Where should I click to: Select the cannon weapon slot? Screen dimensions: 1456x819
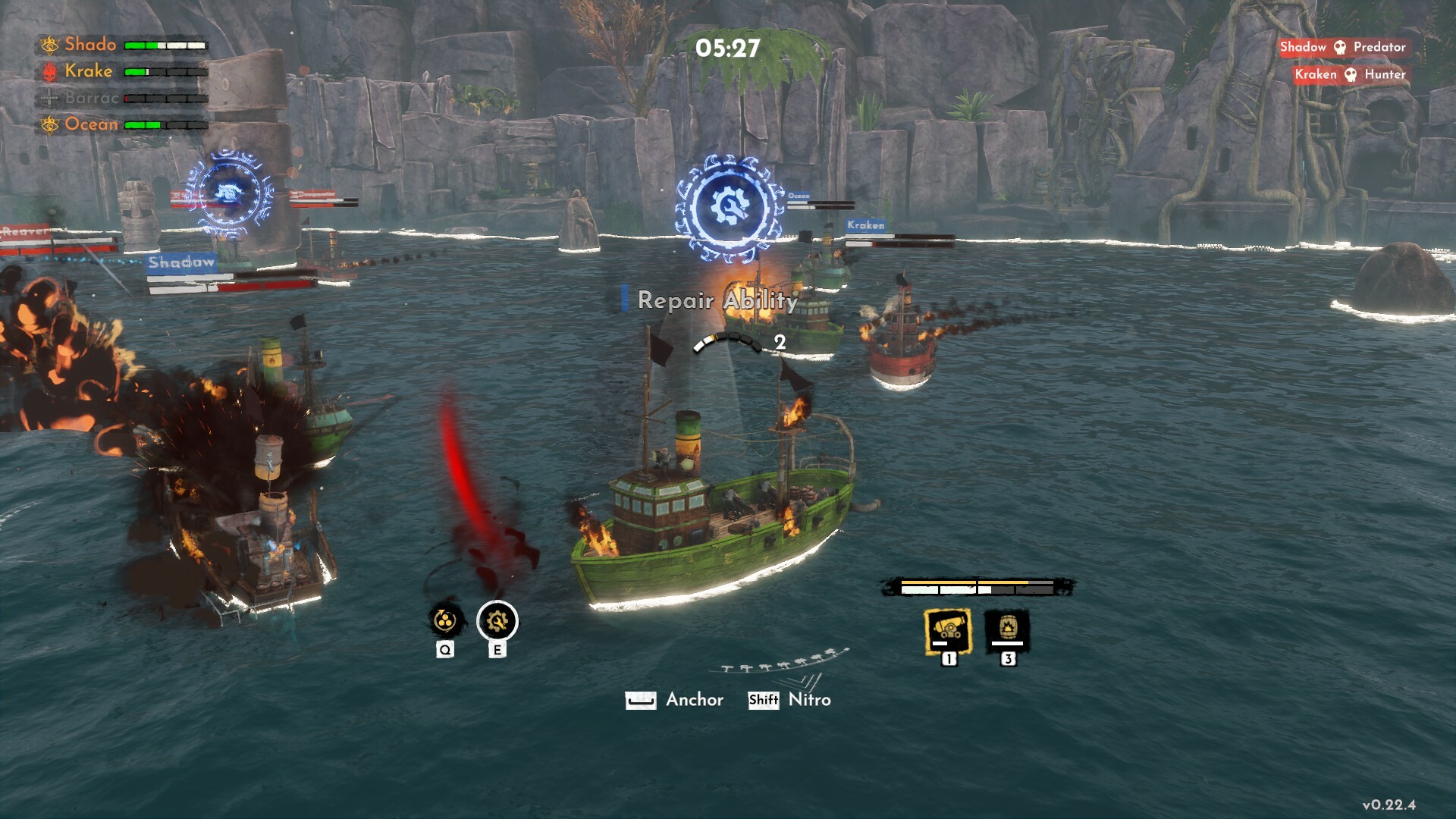pyautogui.click(x=948, y=629)
